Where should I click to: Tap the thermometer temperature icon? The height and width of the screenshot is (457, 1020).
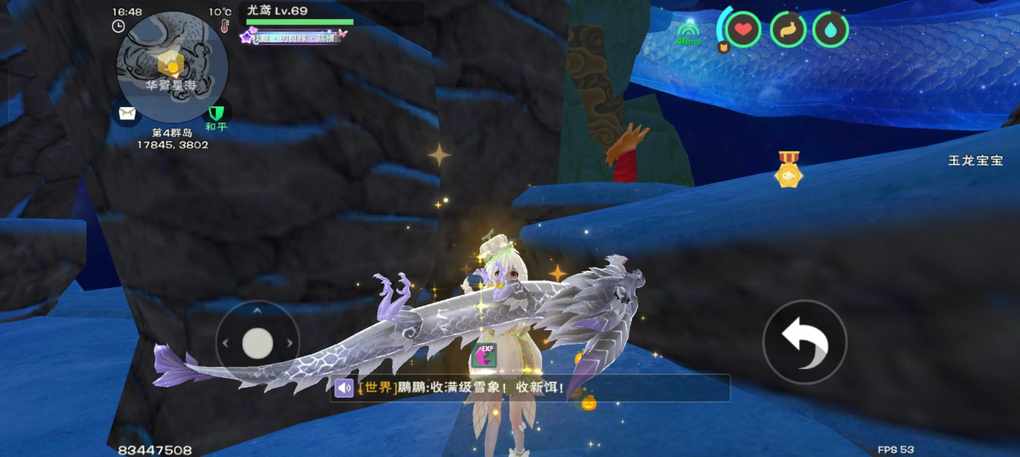[x=227, y=26]
